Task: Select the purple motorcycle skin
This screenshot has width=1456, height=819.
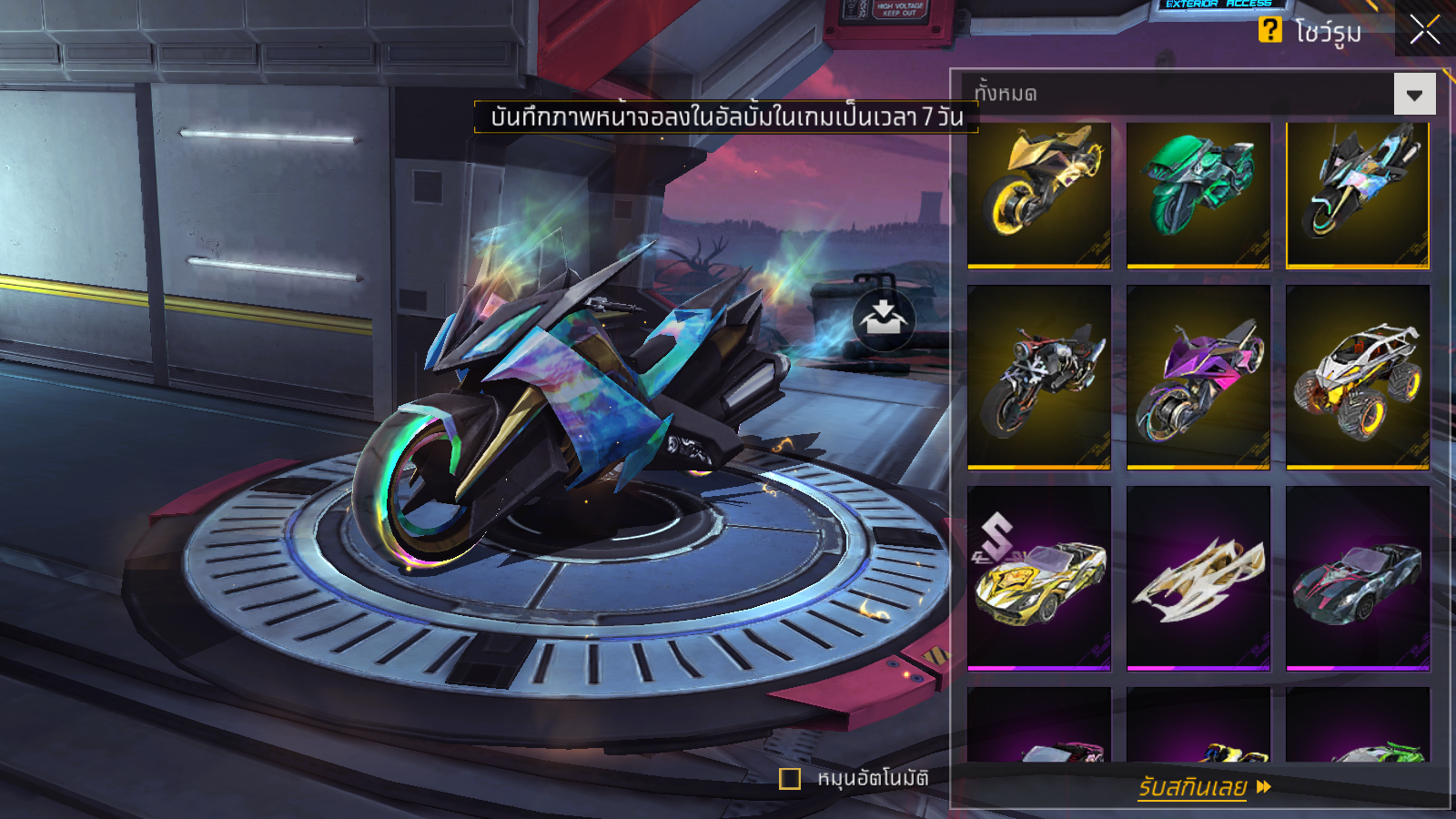Action: pos(1198,377)
